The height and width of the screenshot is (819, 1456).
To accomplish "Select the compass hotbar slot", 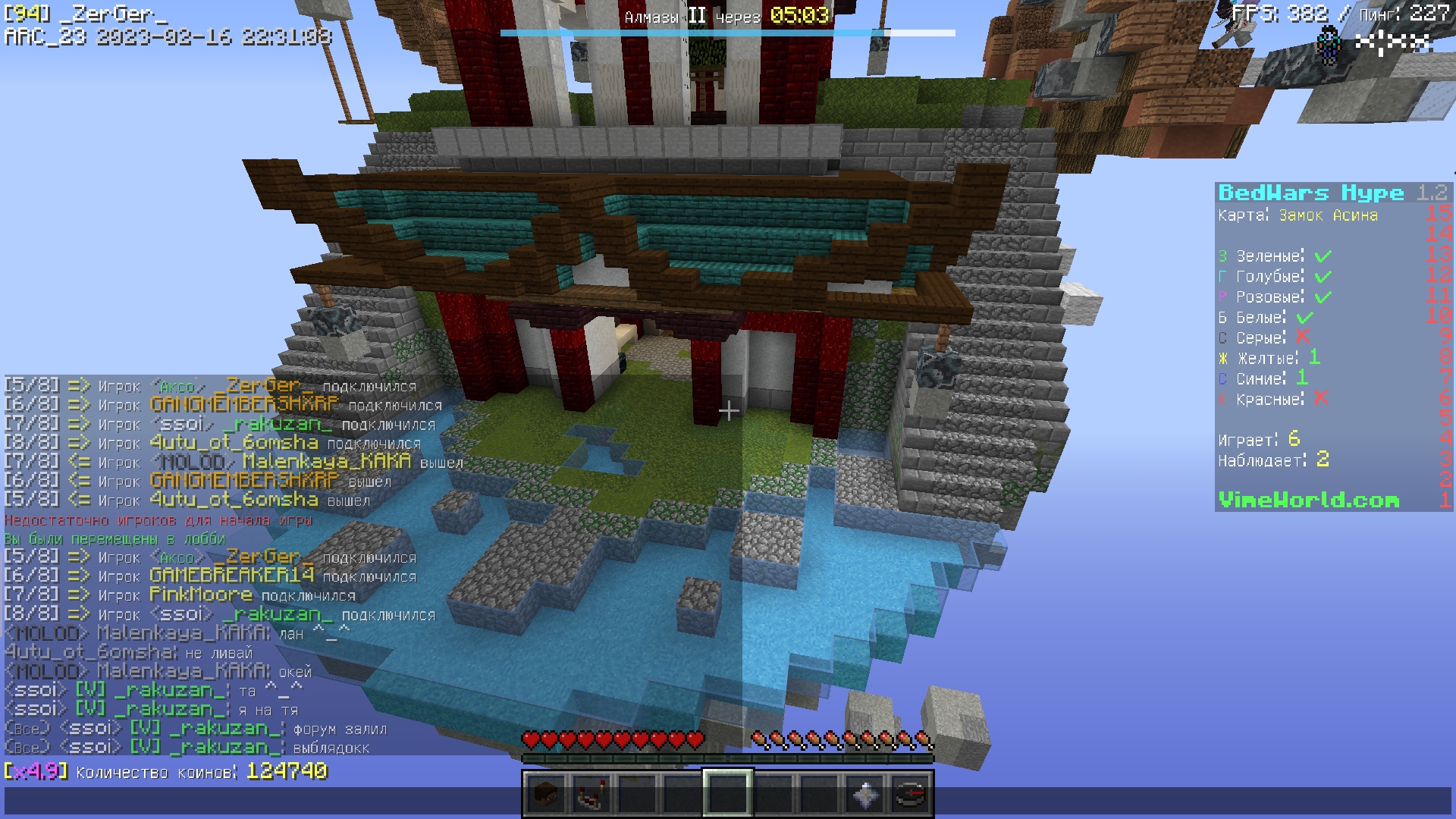I will click(911, 795).
